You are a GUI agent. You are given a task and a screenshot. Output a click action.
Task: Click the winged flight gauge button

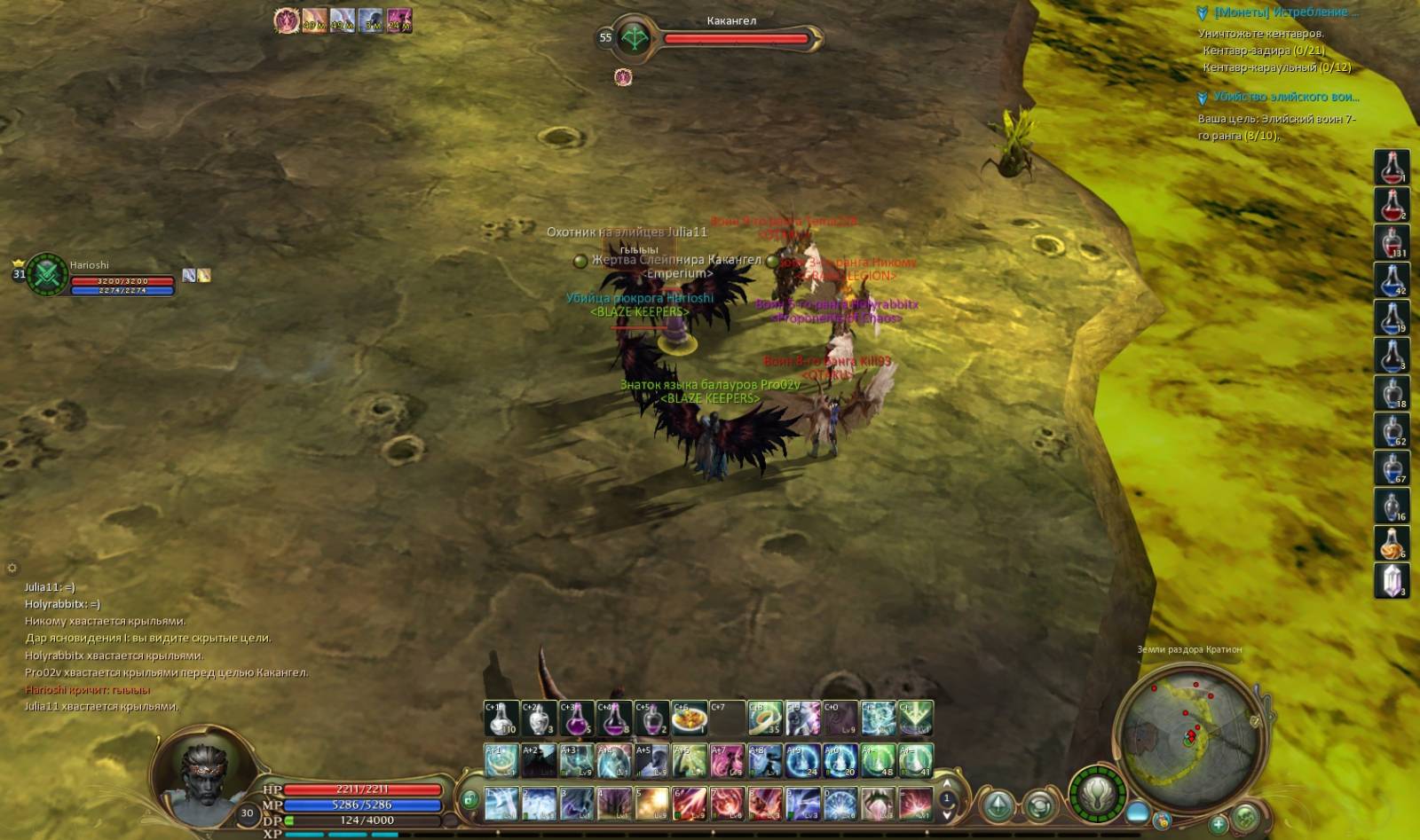1097,793
